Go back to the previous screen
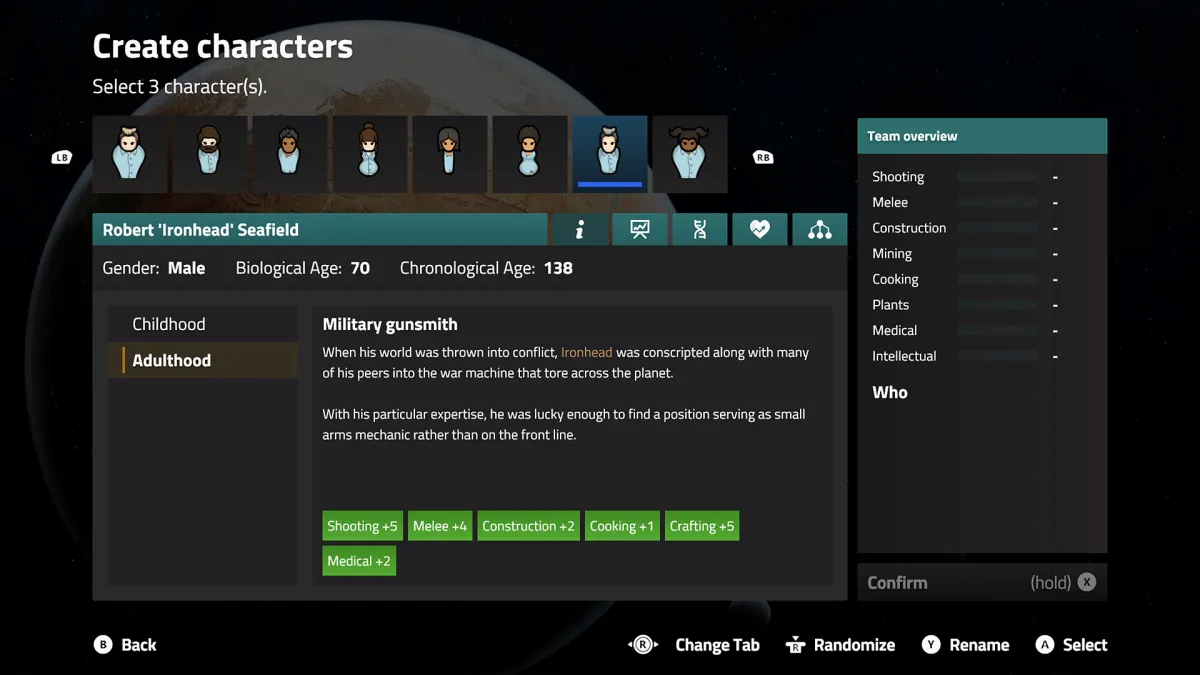This screenshot has height=675, width=1200. [x=126, y=645]
